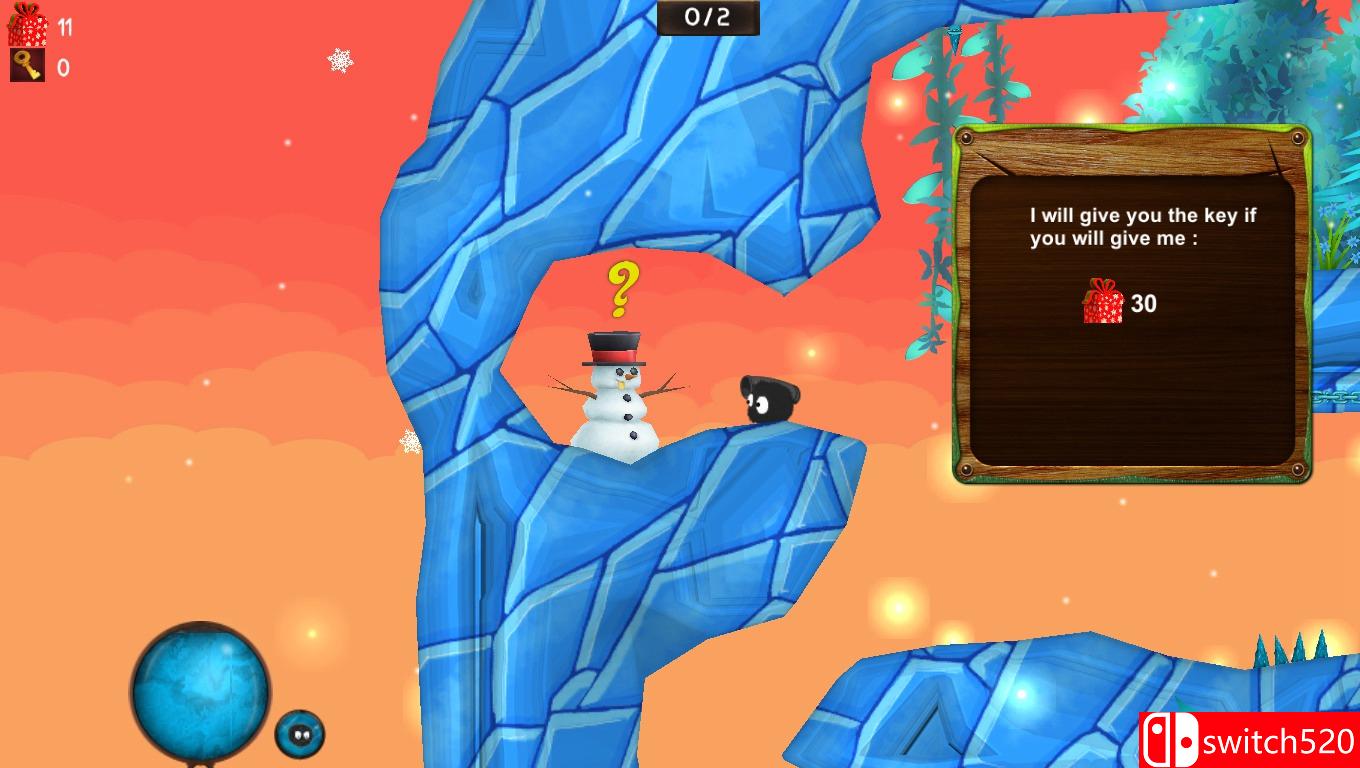The height and width of the screenshot is (768, 1360).
Task: Click the red gift counter icon
Action: coord(27,26)
